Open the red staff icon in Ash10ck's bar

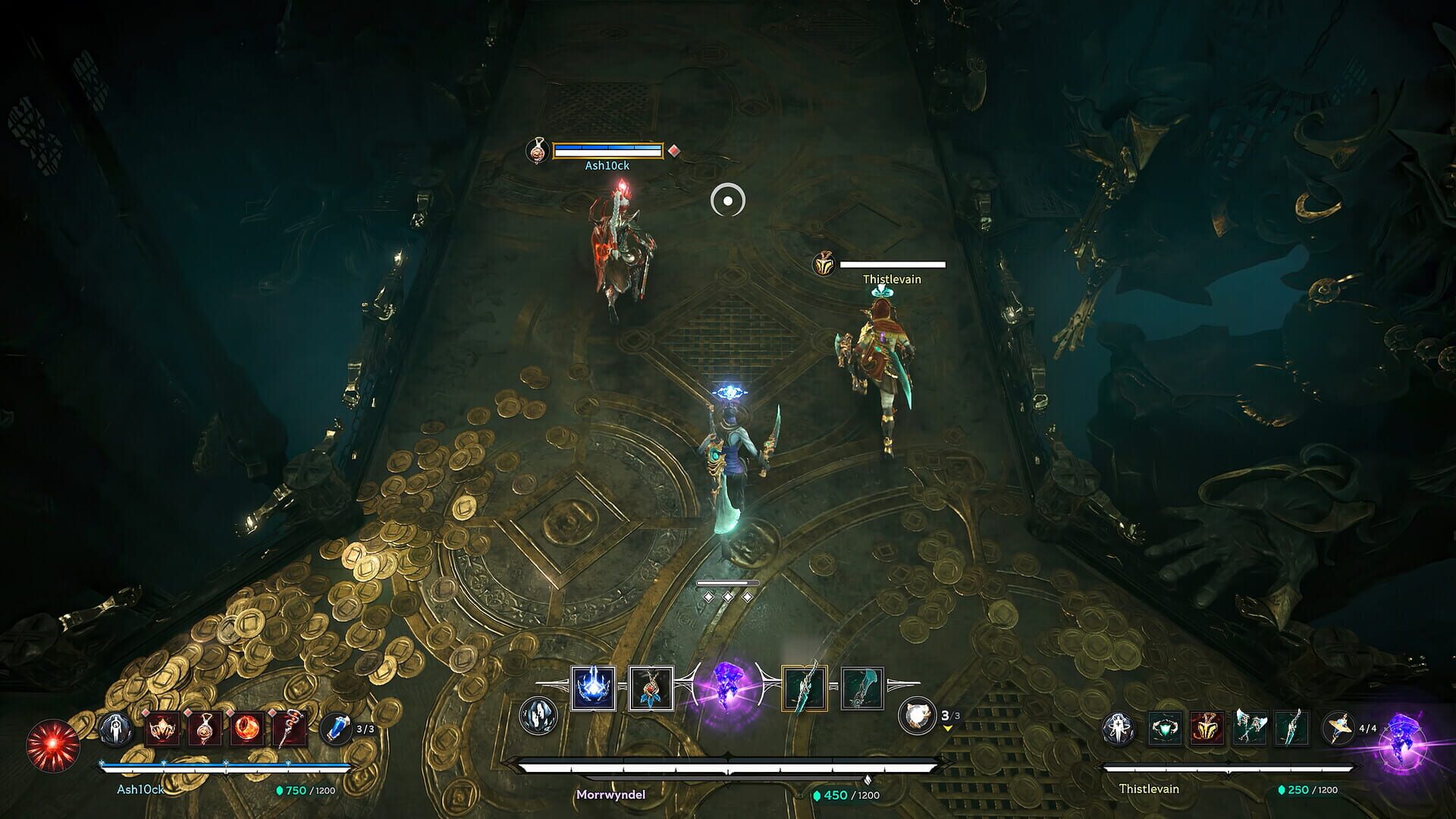click(x=290, y=730)
